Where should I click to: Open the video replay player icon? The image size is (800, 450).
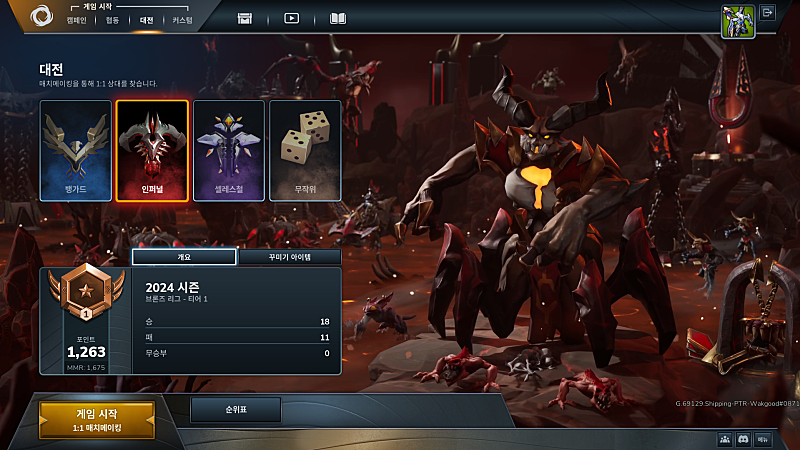pos(291,18)
